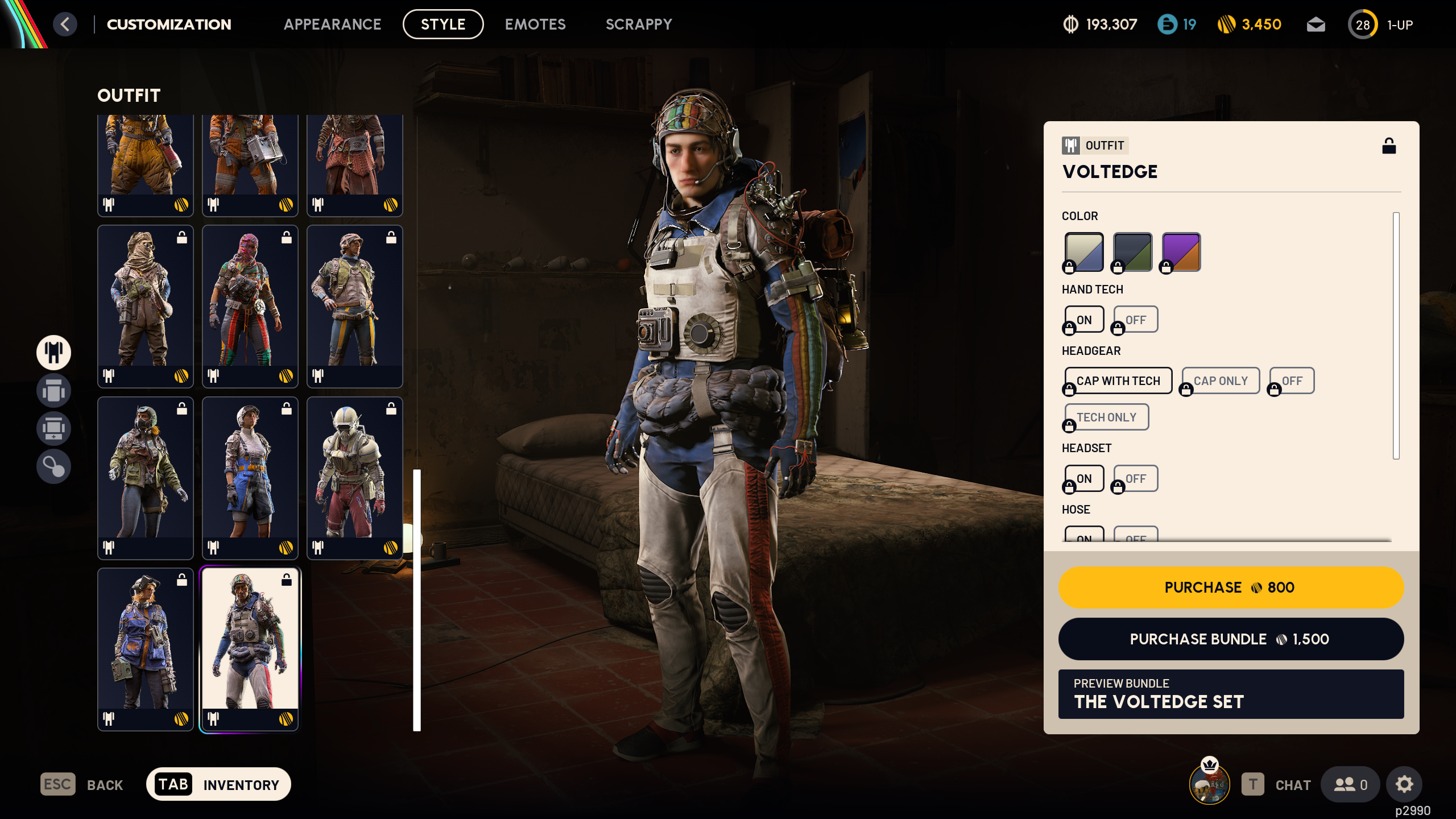Switch to the Appearance tab

tap(333, 24)
